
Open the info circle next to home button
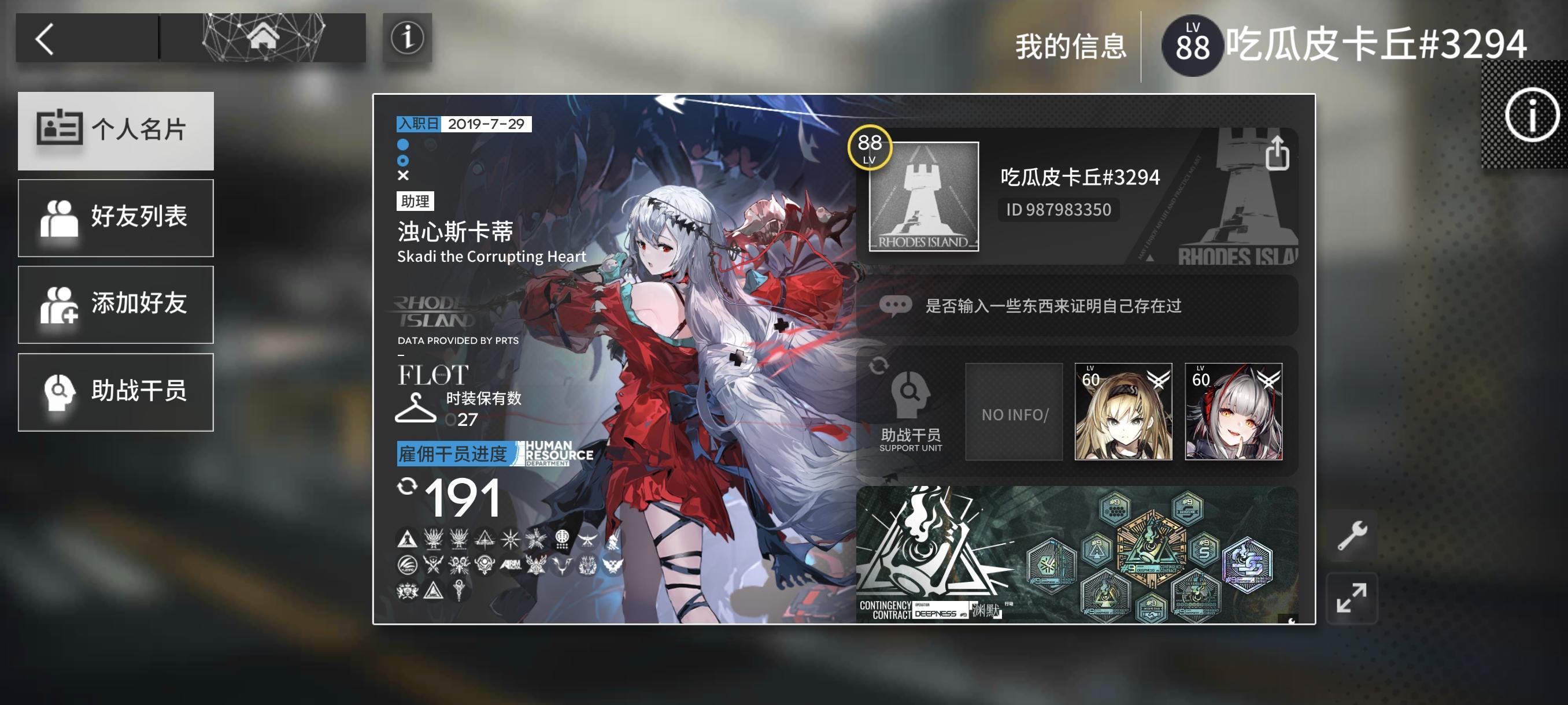tap(406, 39)
